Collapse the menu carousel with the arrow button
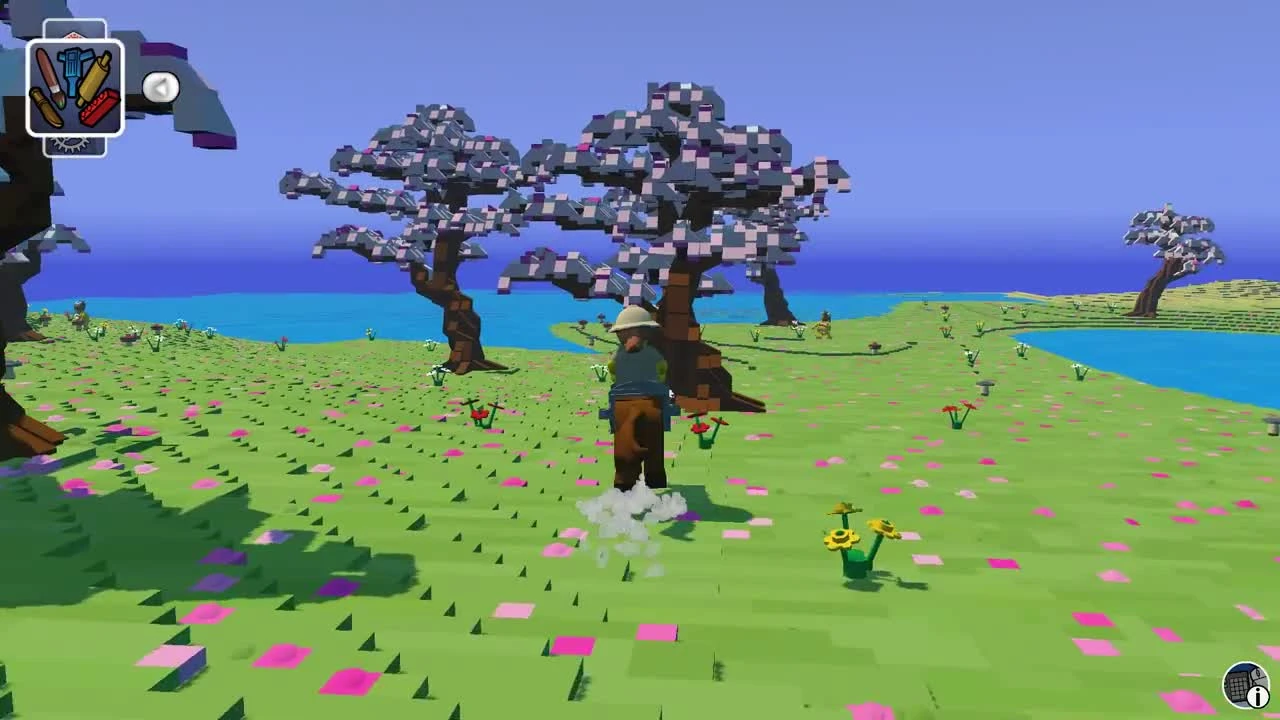 coord(163,88)
